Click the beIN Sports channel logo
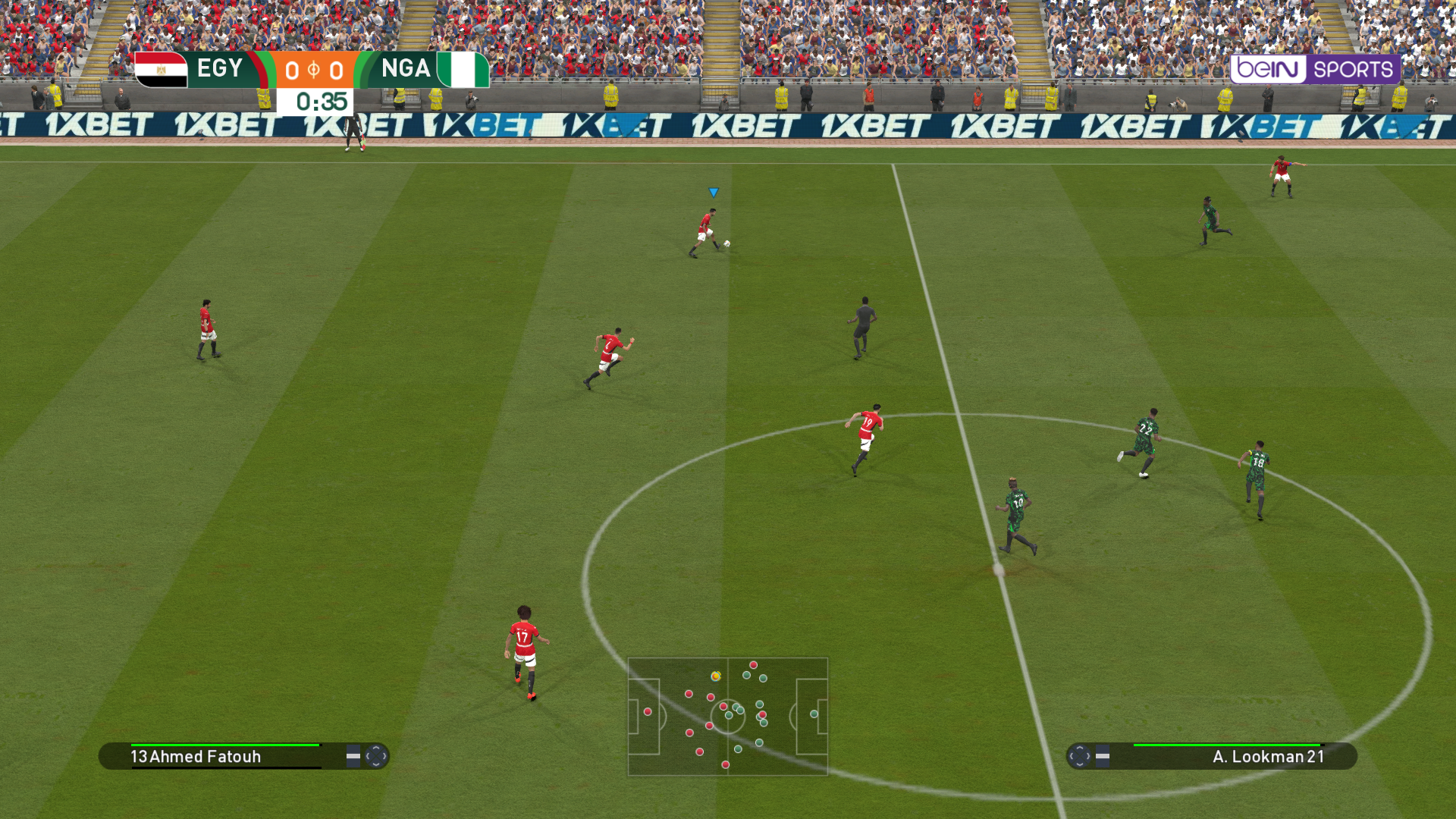The width and height of the screenshot is (1456, 819). 1314,70
